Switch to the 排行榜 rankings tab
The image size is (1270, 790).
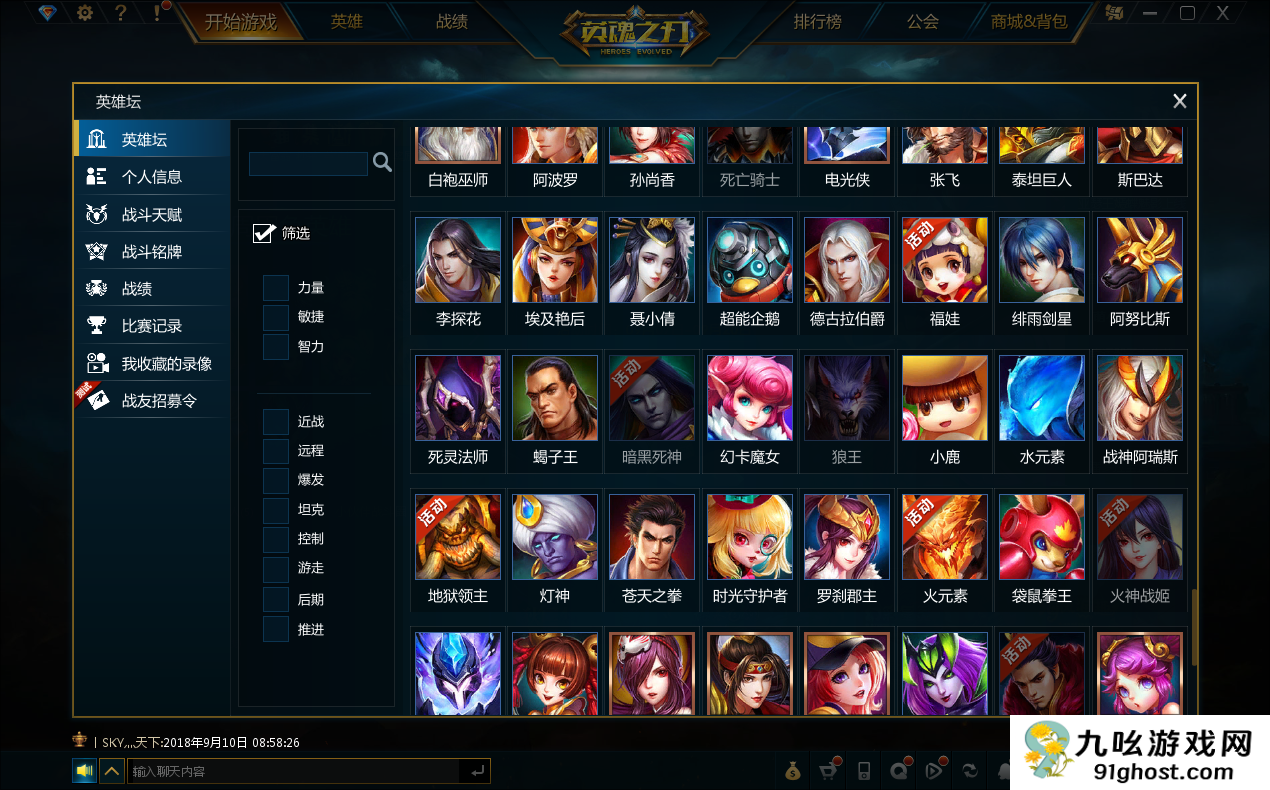817,21
